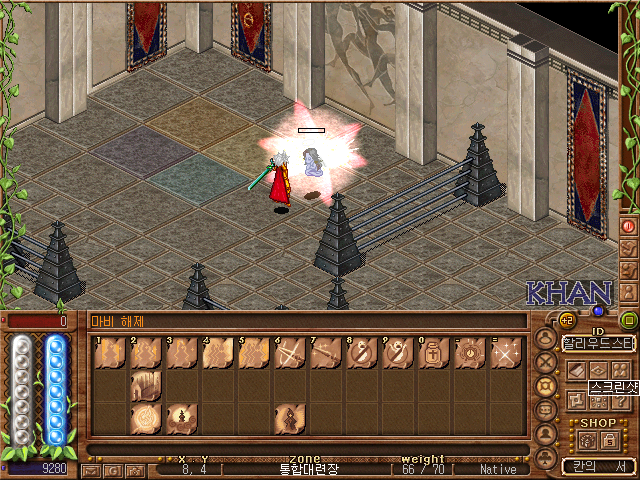The image size is (640, 480).
Task: Click the character ID name field
Action: [599, 343]
